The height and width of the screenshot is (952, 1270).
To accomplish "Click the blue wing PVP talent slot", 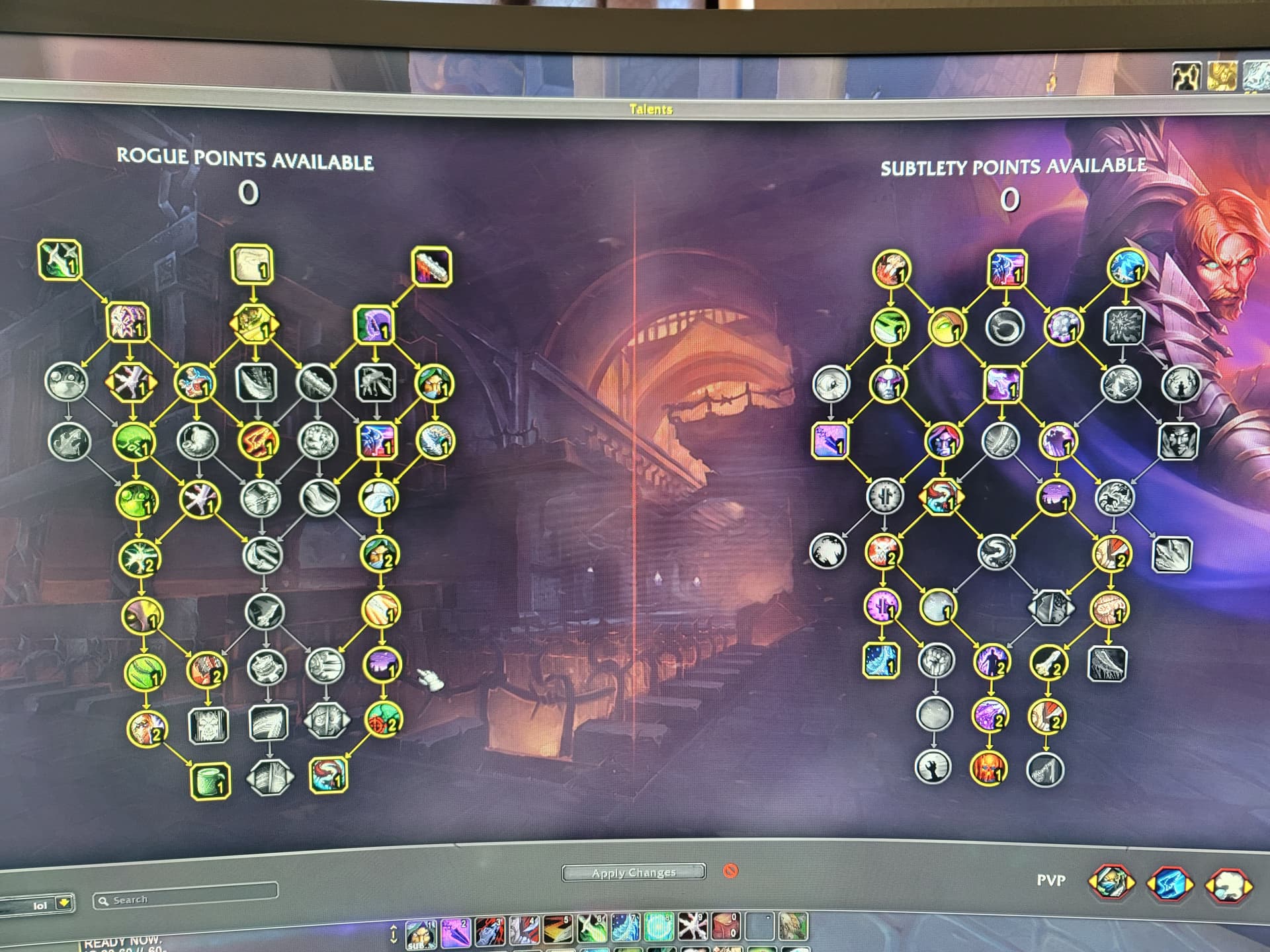I will (1169, 883).
